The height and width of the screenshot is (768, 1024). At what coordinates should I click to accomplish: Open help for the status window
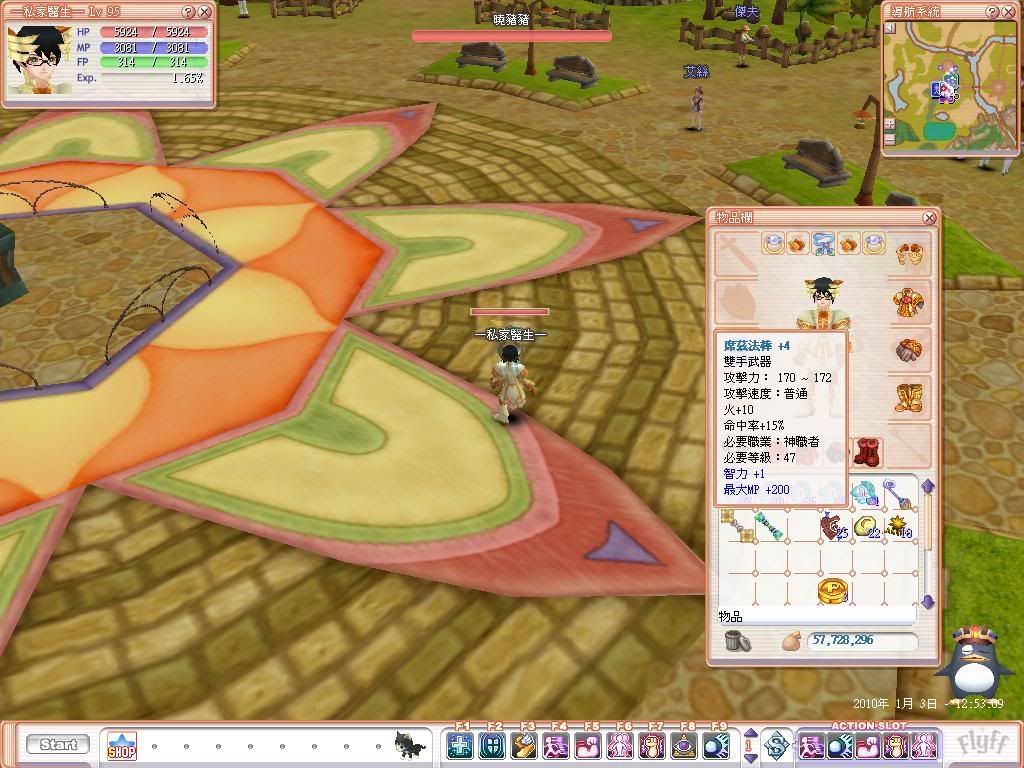point(189,12)
